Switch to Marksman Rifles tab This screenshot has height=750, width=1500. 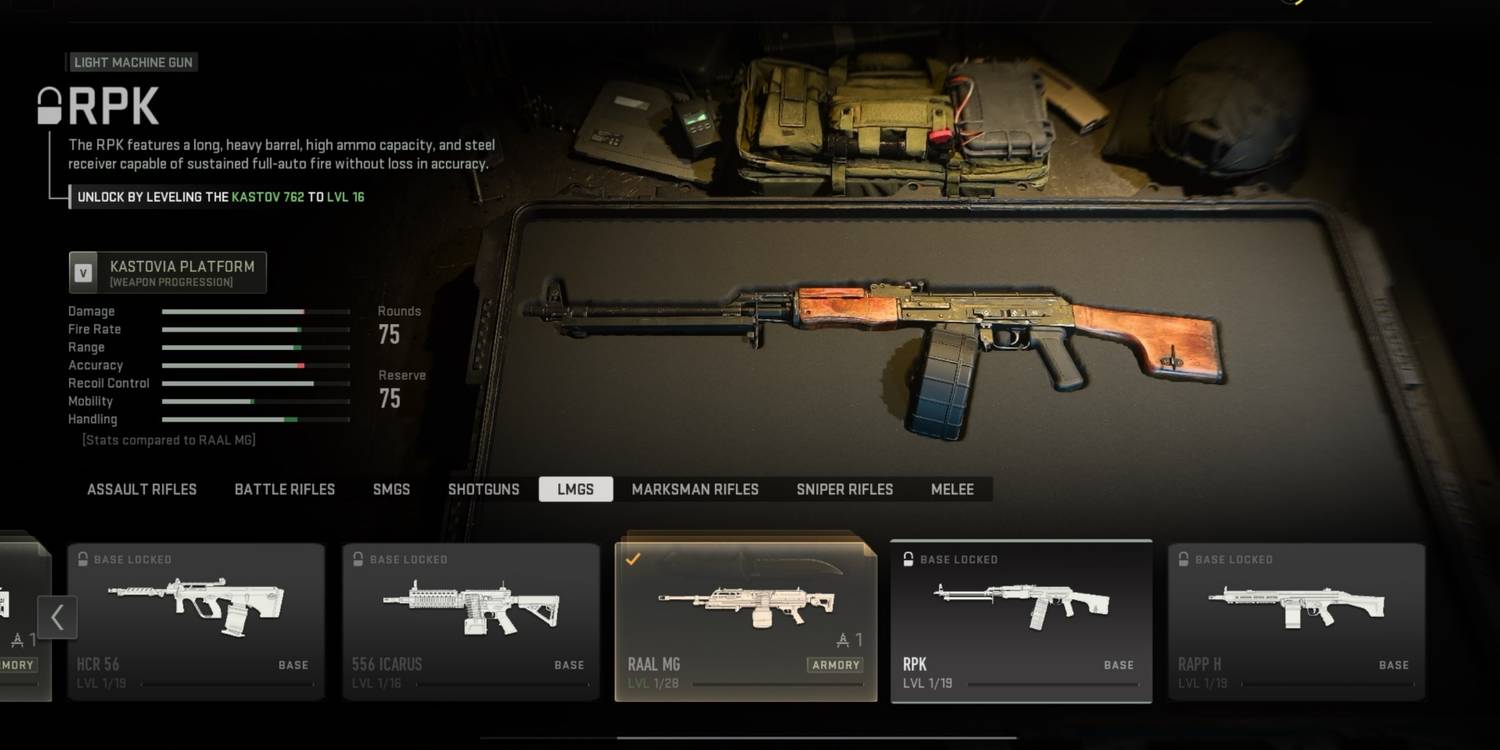[695, 489]
